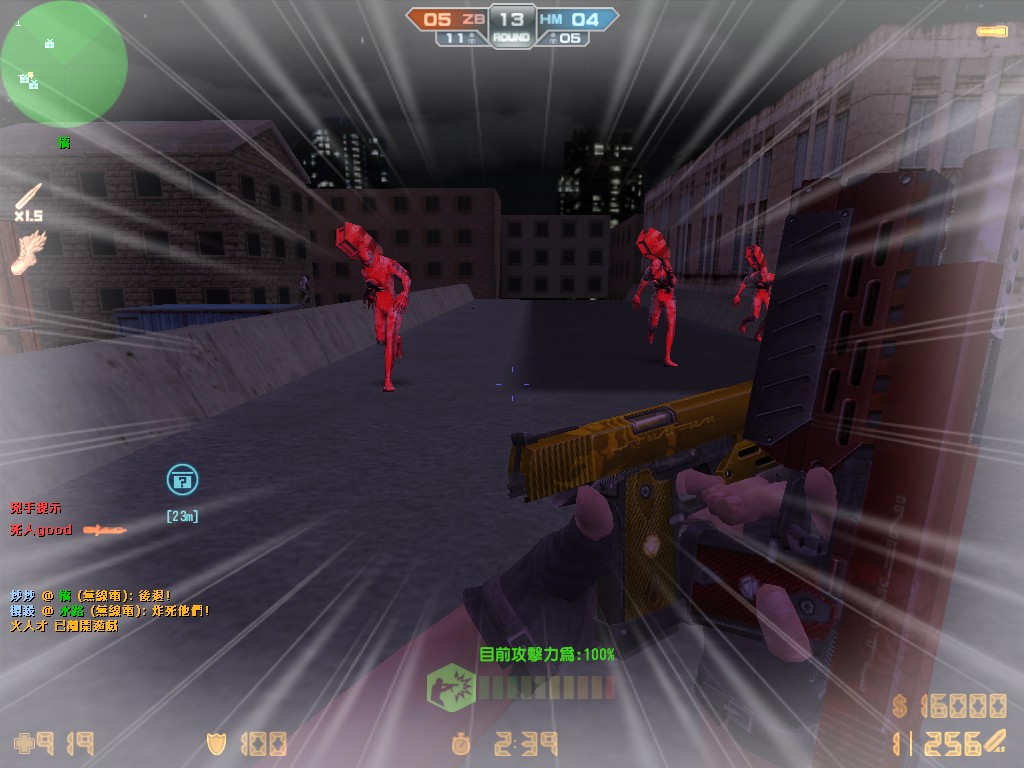Click the bullet icon in top-right corner
The height and width of the screenshot is (768, 1024).
[x=993, y=31]
